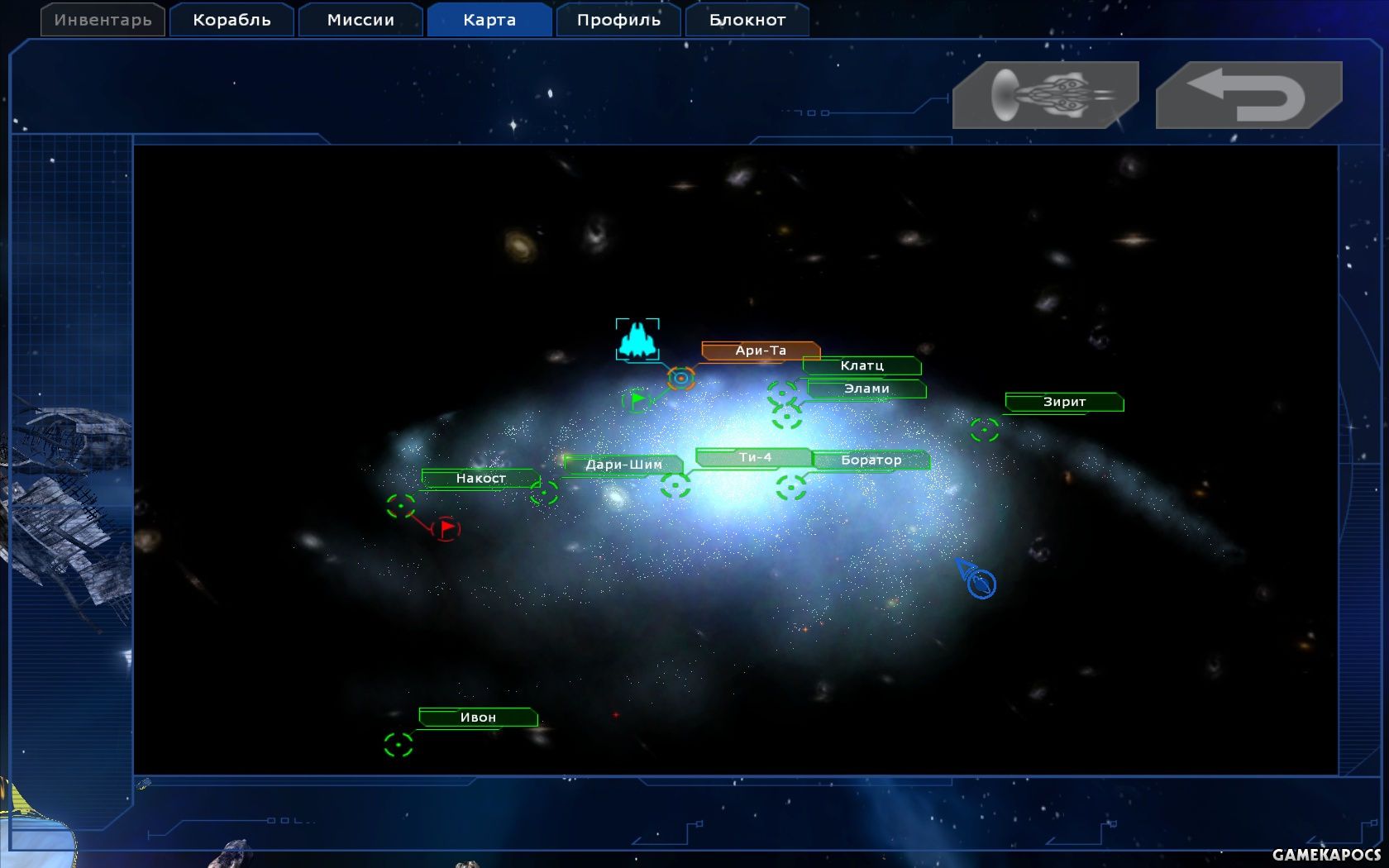Choose the Боратор system label
1389x868 pixels.
click(x=871, y=460)
